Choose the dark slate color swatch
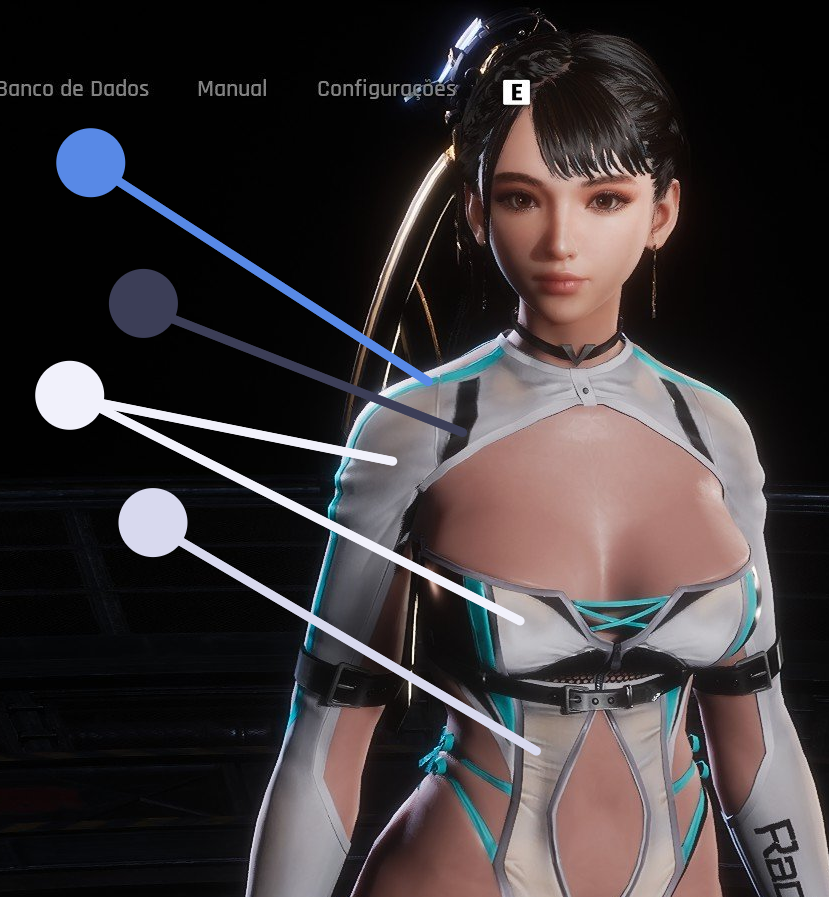 pyautogui.click(x=143, y=303)
